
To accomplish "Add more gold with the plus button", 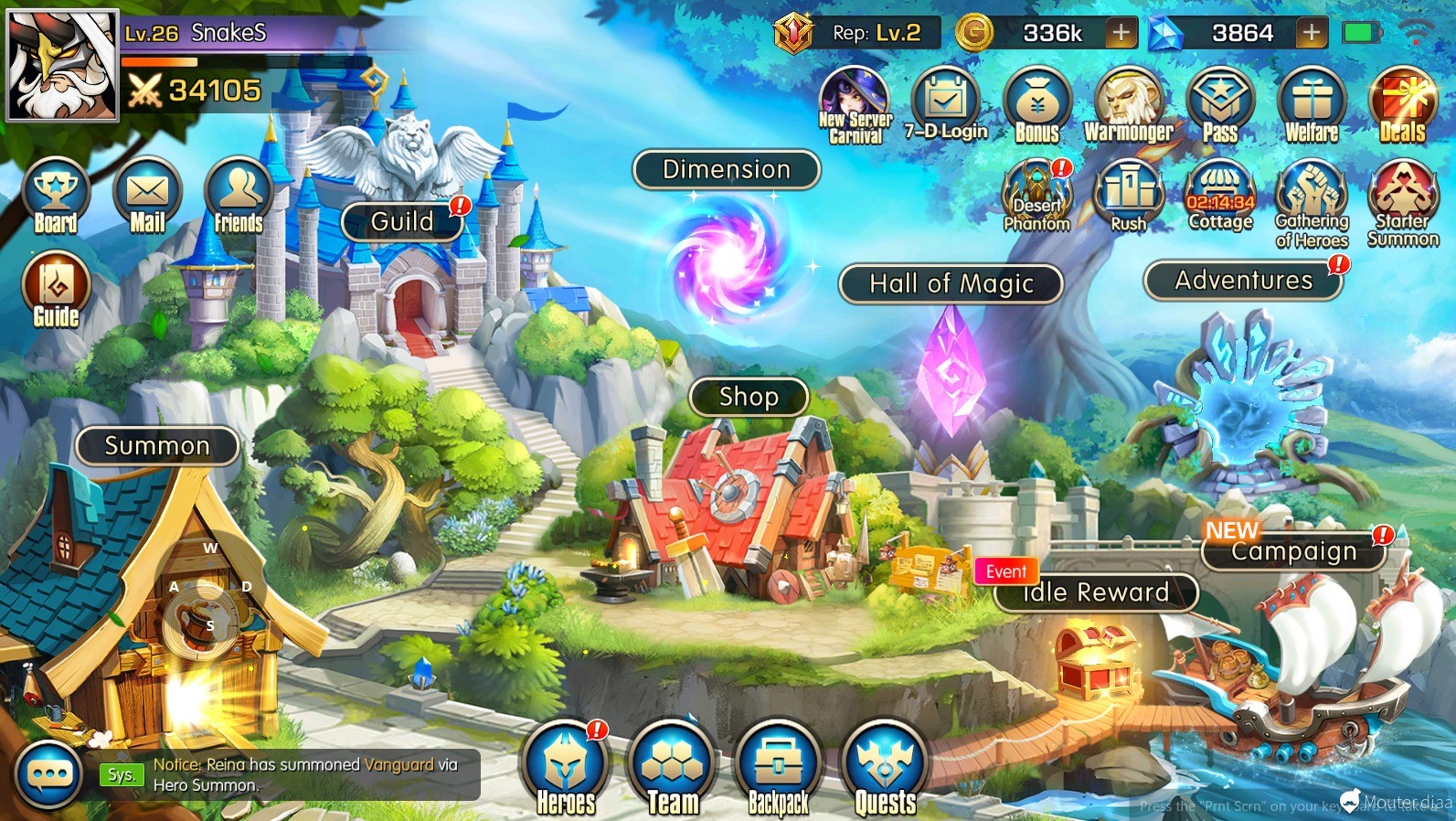I will pos(1121,34).
